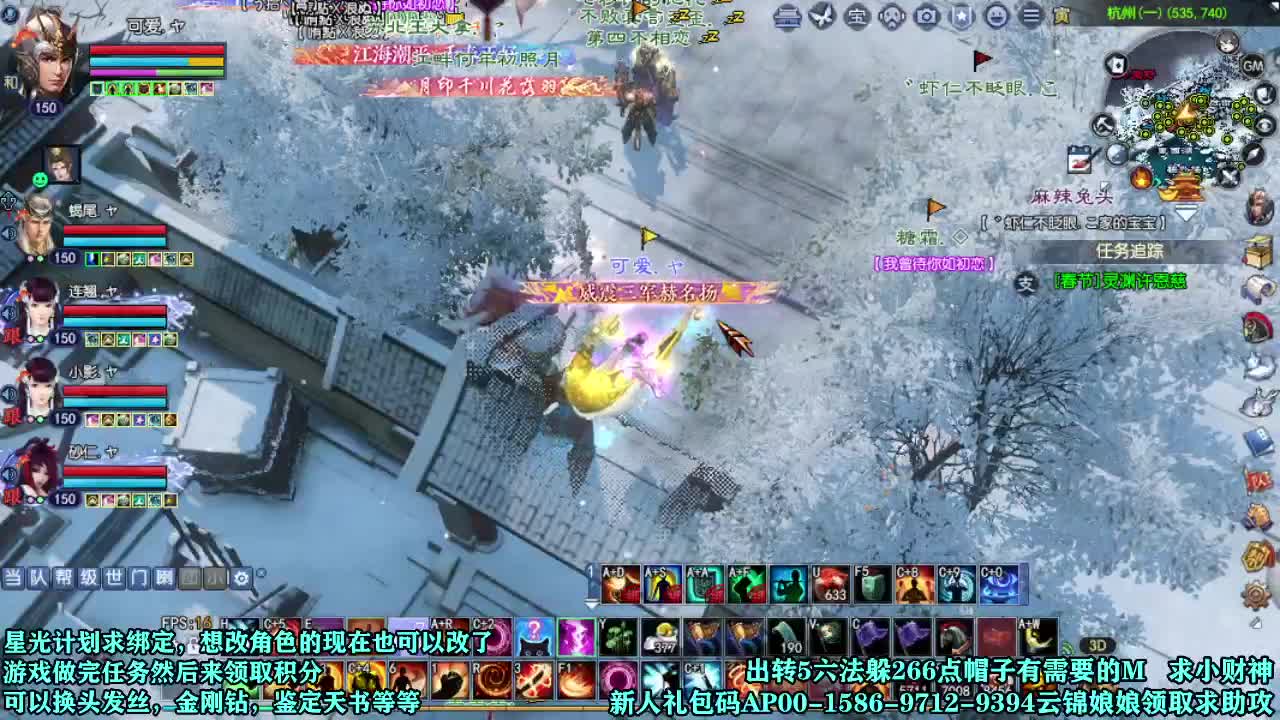
Task: Click the F5 skill slot in the hotbar
Action: pos(871,584)
